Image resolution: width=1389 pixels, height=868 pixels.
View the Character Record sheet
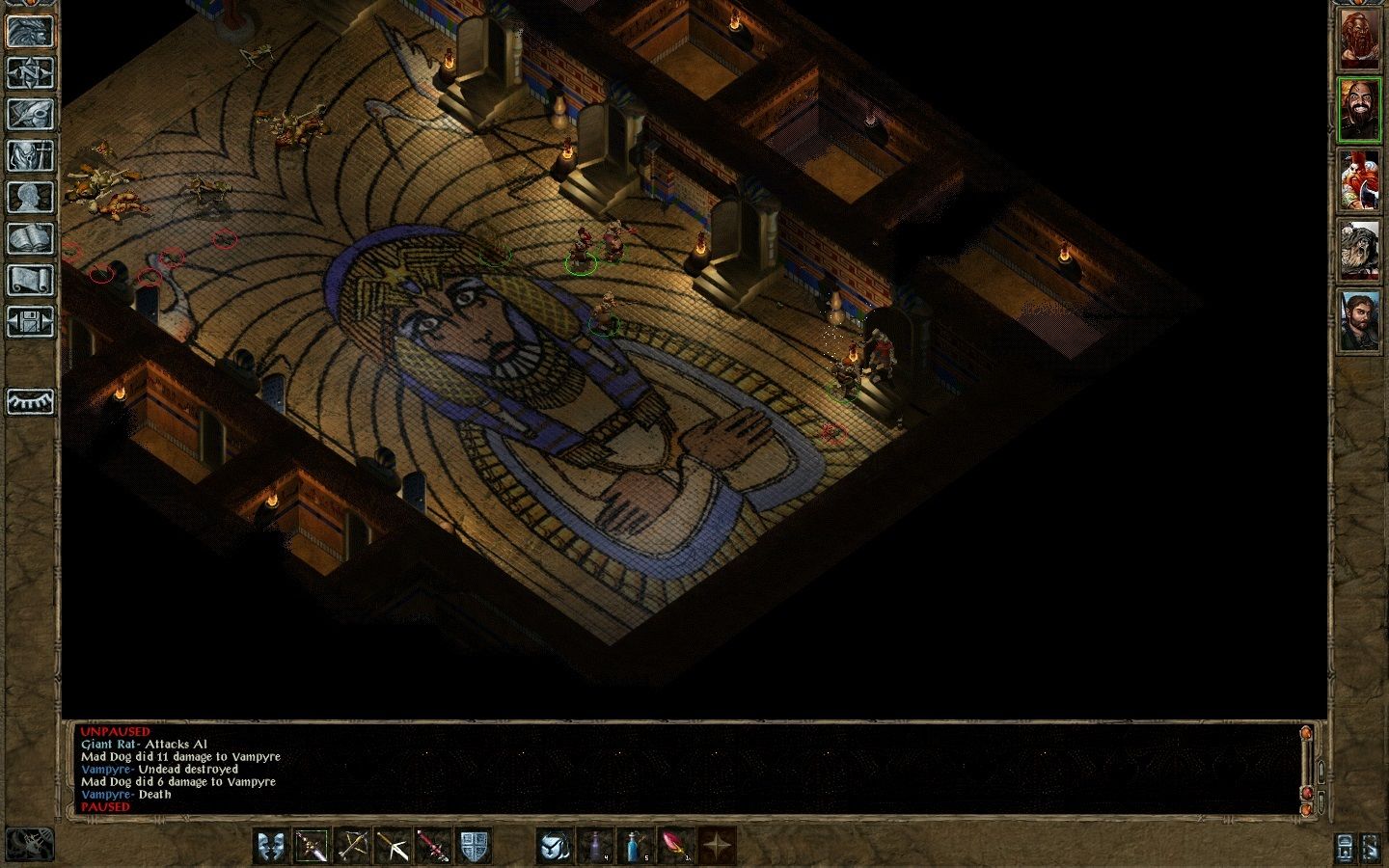pos(31,198)
